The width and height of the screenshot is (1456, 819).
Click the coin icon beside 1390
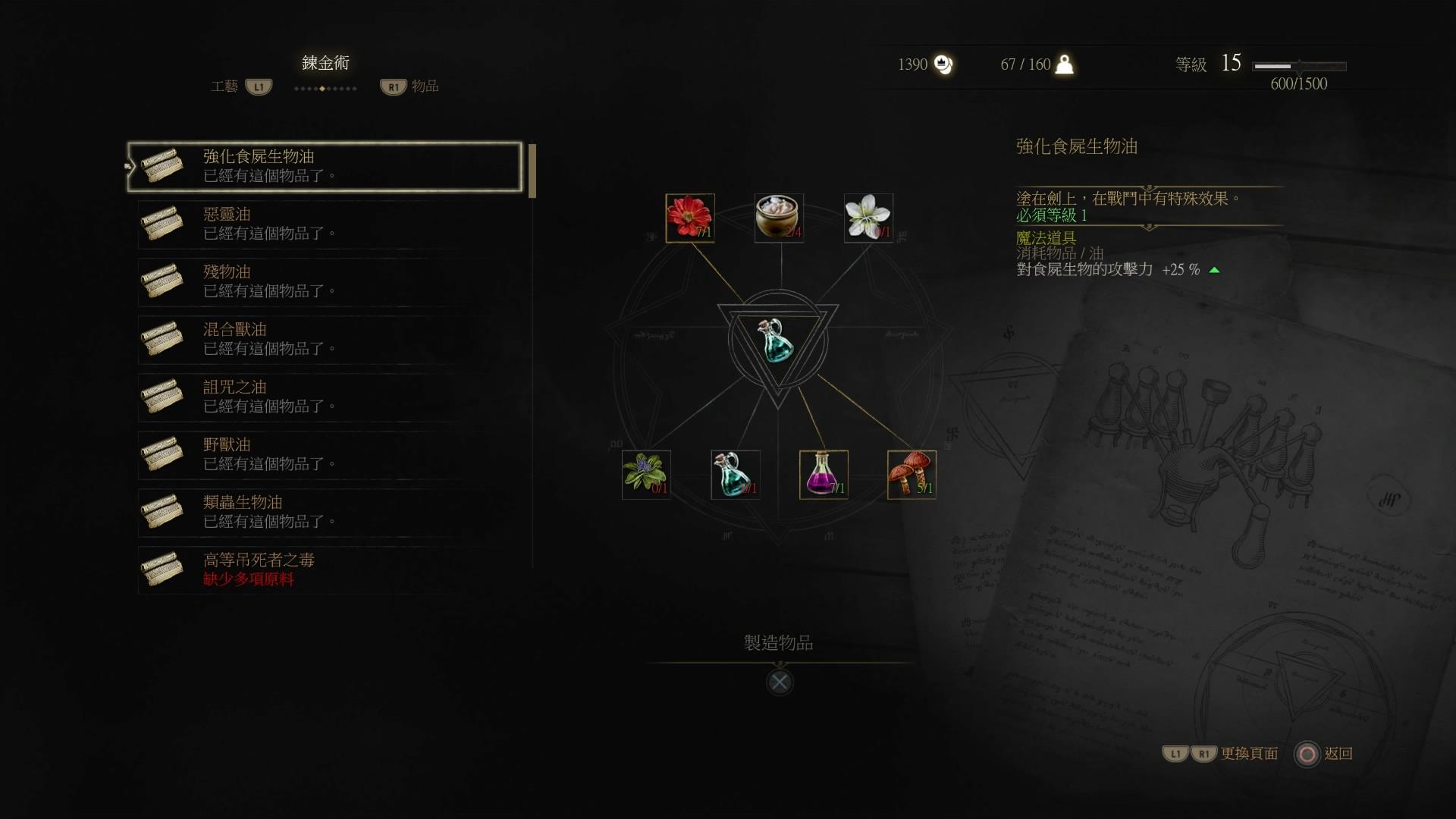pyautogui.click(x=943, y=64)
